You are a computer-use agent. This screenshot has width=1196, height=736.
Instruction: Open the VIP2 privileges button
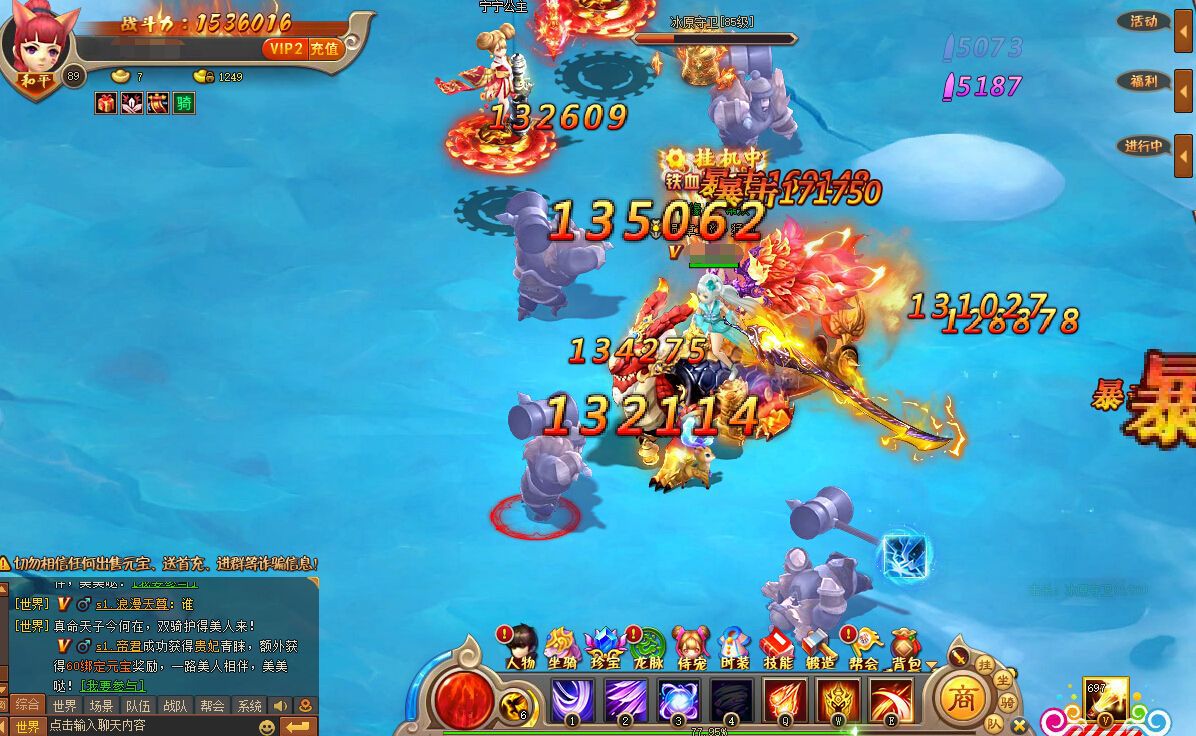point(286,49)
